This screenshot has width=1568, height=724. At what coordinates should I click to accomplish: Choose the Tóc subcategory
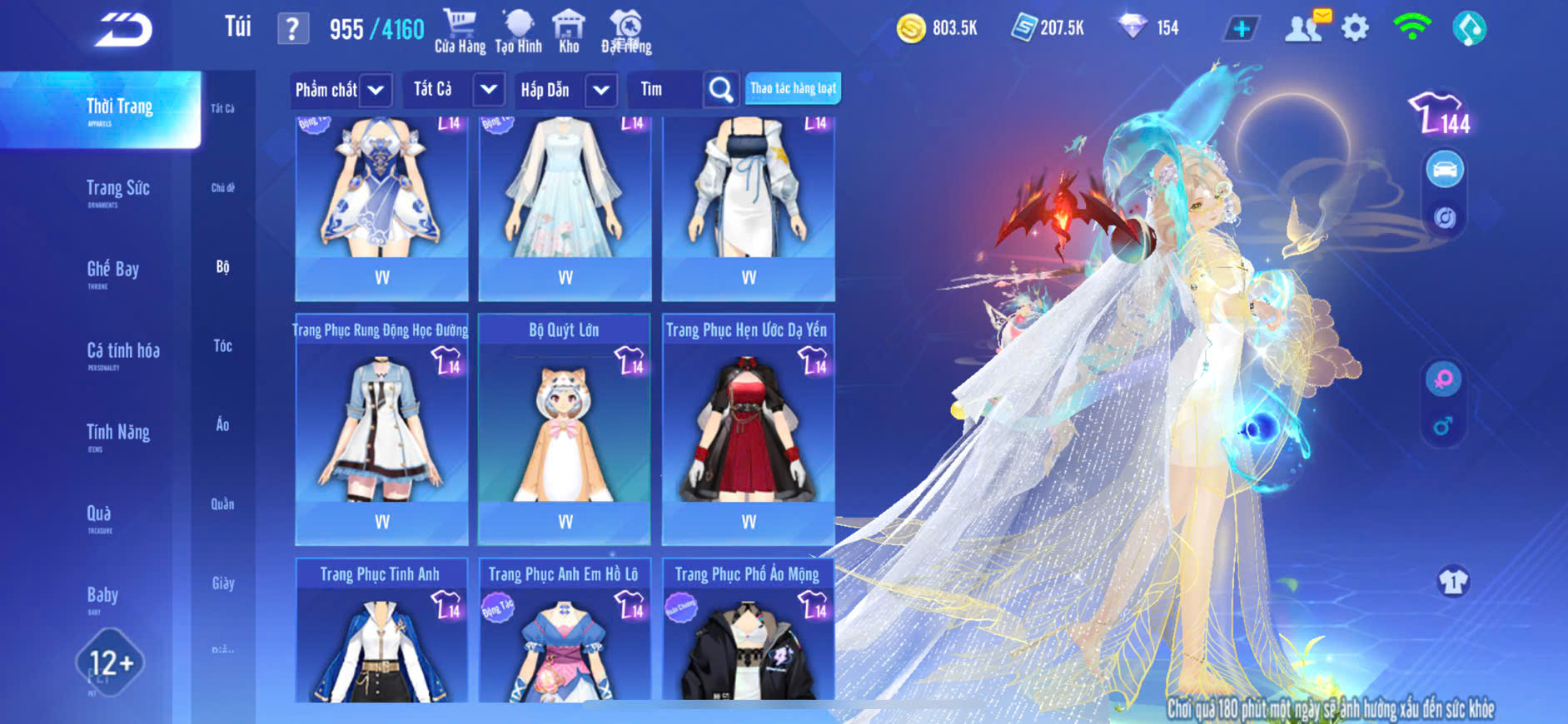click(x=222, y=345)
